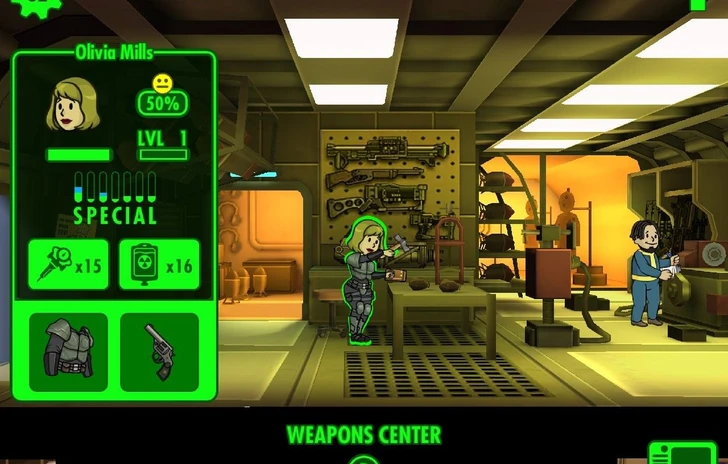This screenshot has height=464, width=728.
Task: Select the green-outlined dweller Olivia Mills
Action: coord(360,282)
